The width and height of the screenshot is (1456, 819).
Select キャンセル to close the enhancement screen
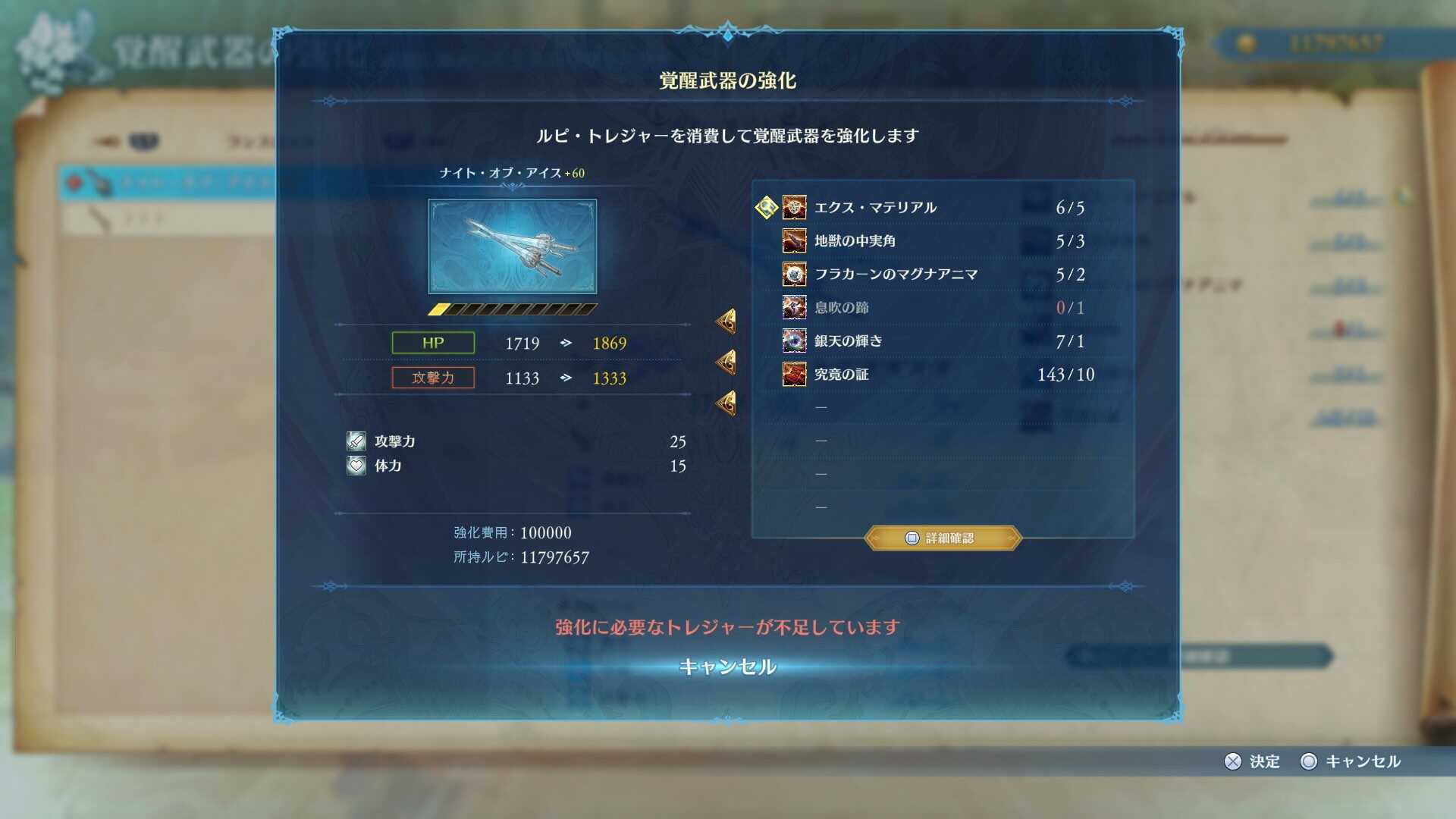tap(727, 667)
